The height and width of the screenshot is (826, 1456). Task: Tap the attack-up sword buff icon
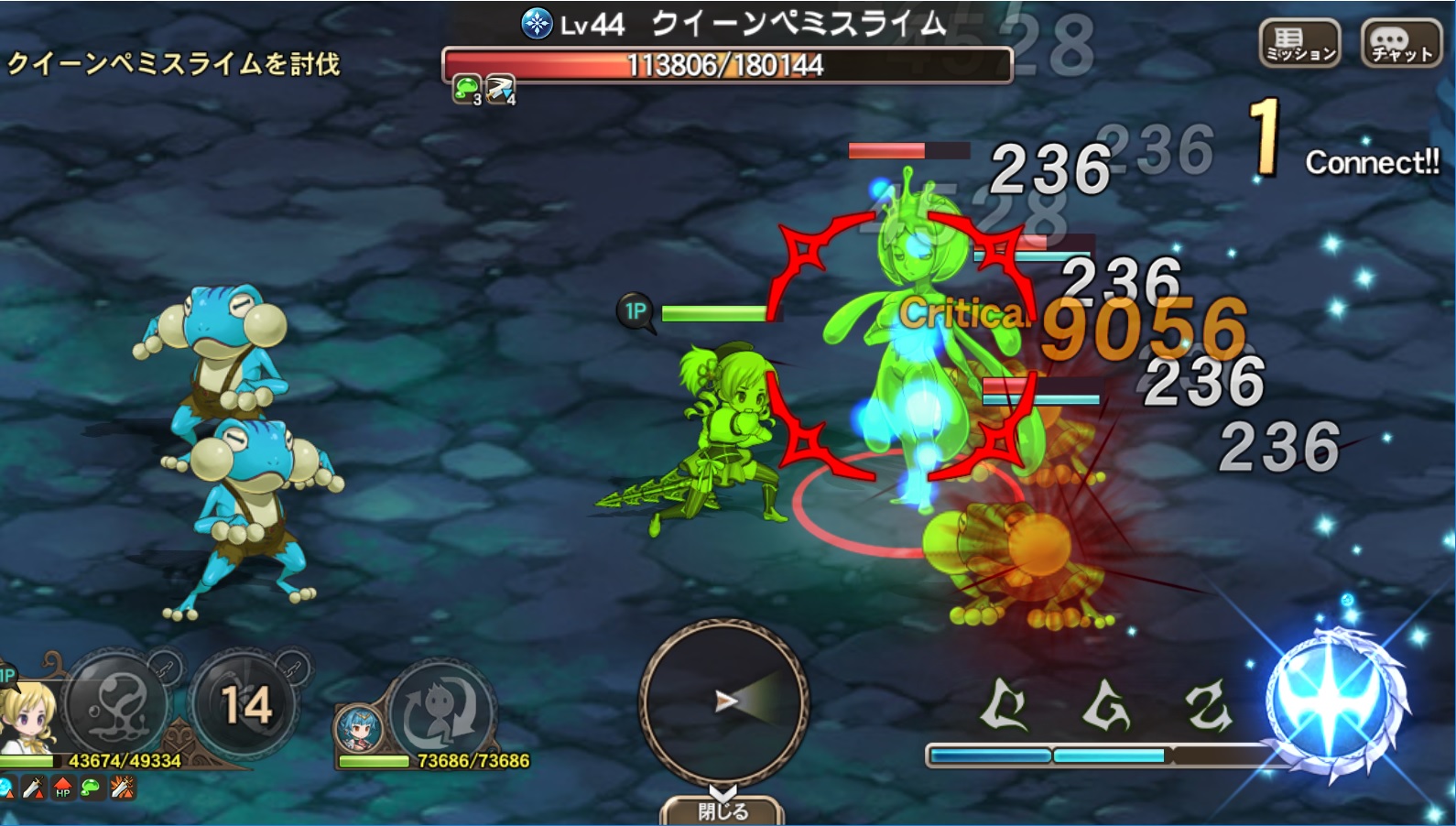click(32, 788)
